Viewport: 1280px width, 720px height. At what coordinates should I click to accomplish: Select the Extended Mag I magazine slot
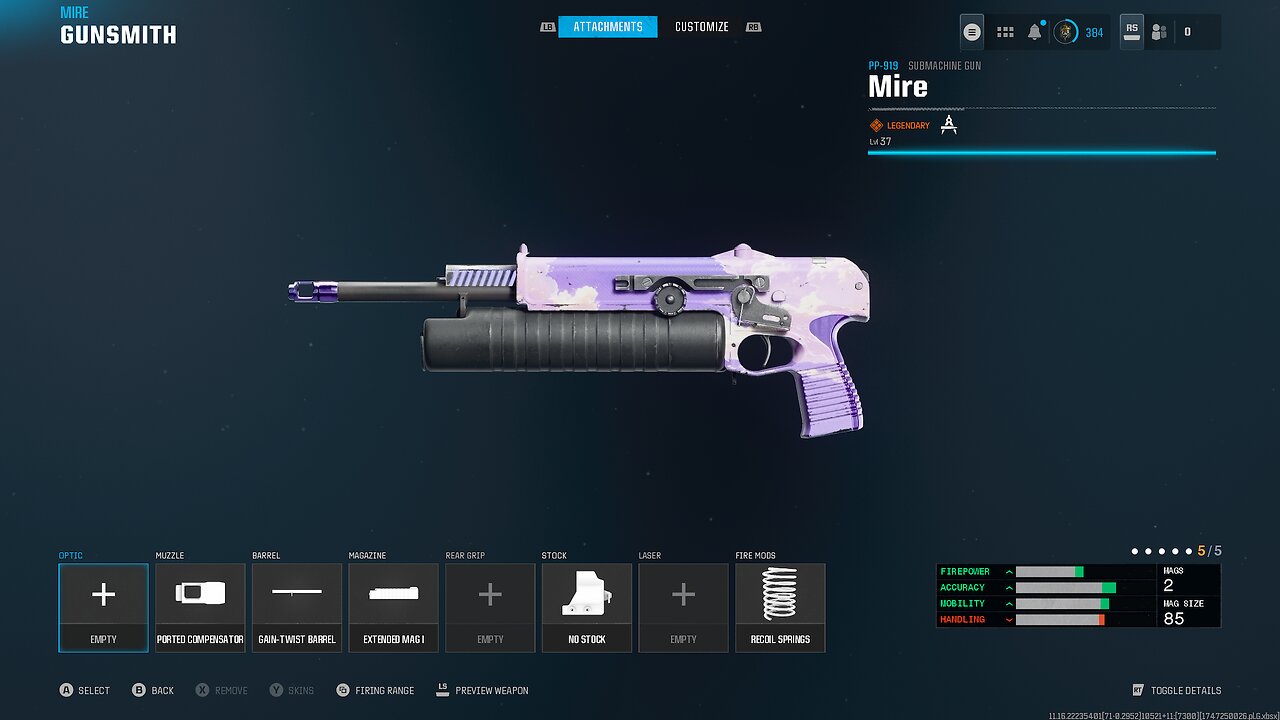click(x=393, y=607)
